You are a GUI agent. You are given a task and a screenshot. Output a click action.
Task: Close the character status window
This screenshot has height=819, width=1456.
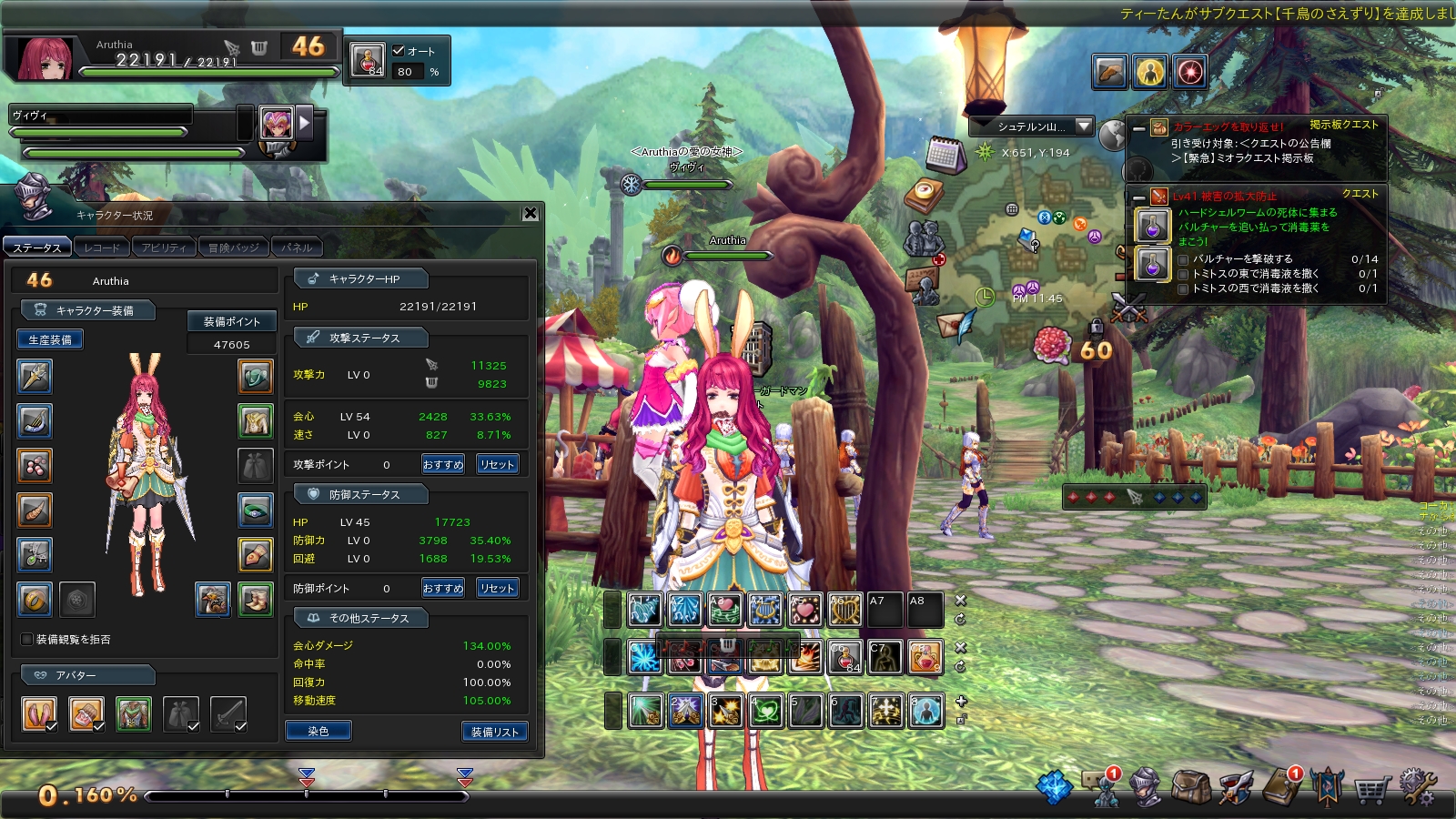[531, 213]
